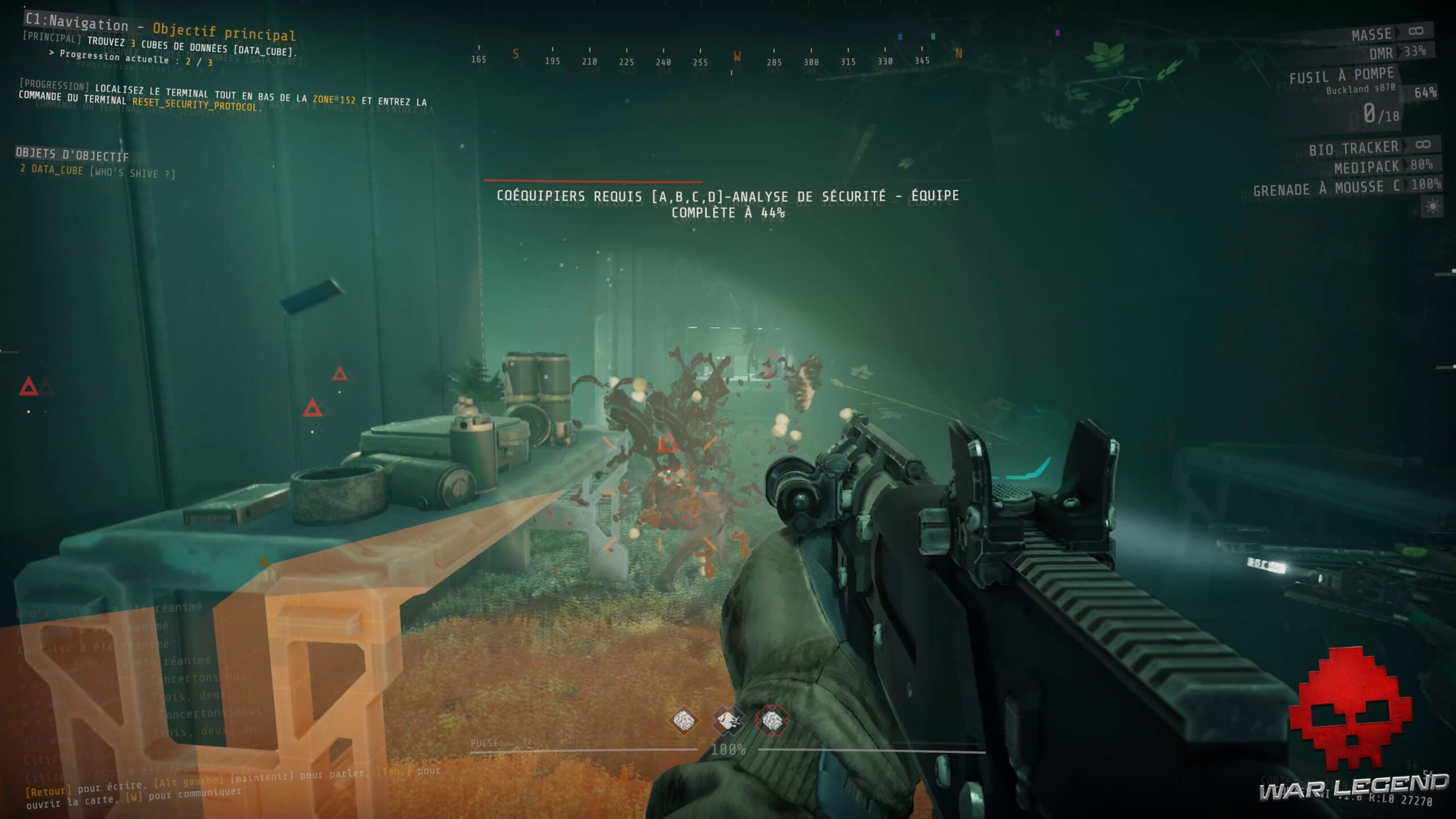This screenshot has width=1456, height=819.
Task: Expand the chevron next to MEDIPACK
Action: [1405, 166]
